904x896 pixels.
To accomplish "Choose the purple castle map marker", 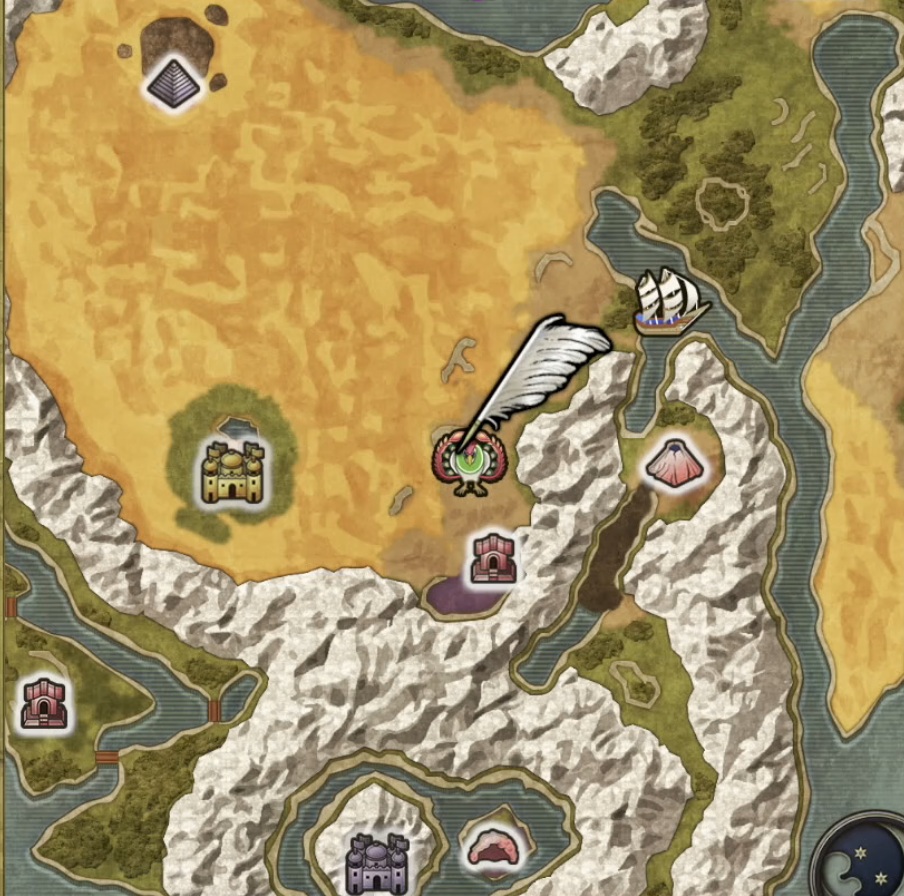I will 376,863.
